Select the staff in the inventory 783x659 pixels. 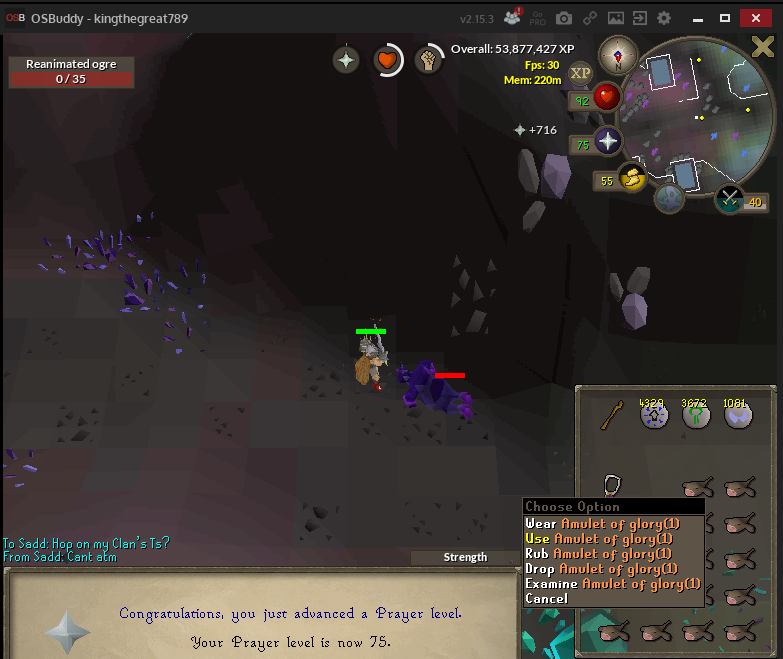[612, 415]
